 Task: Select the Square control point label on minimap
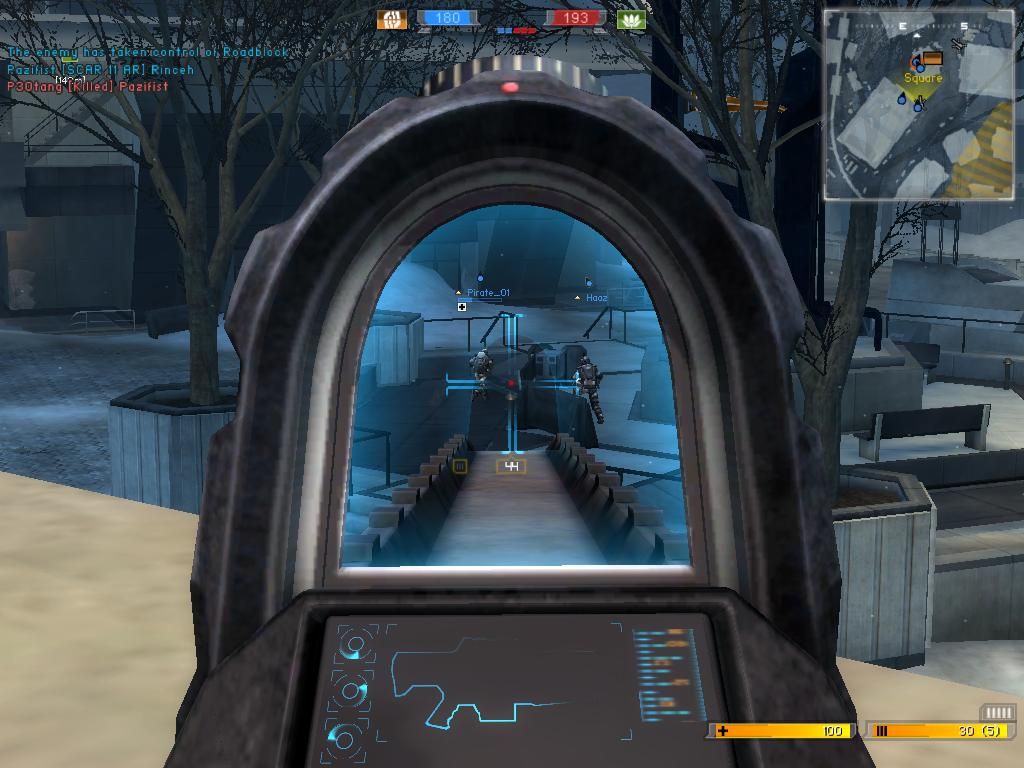(923, 78)
